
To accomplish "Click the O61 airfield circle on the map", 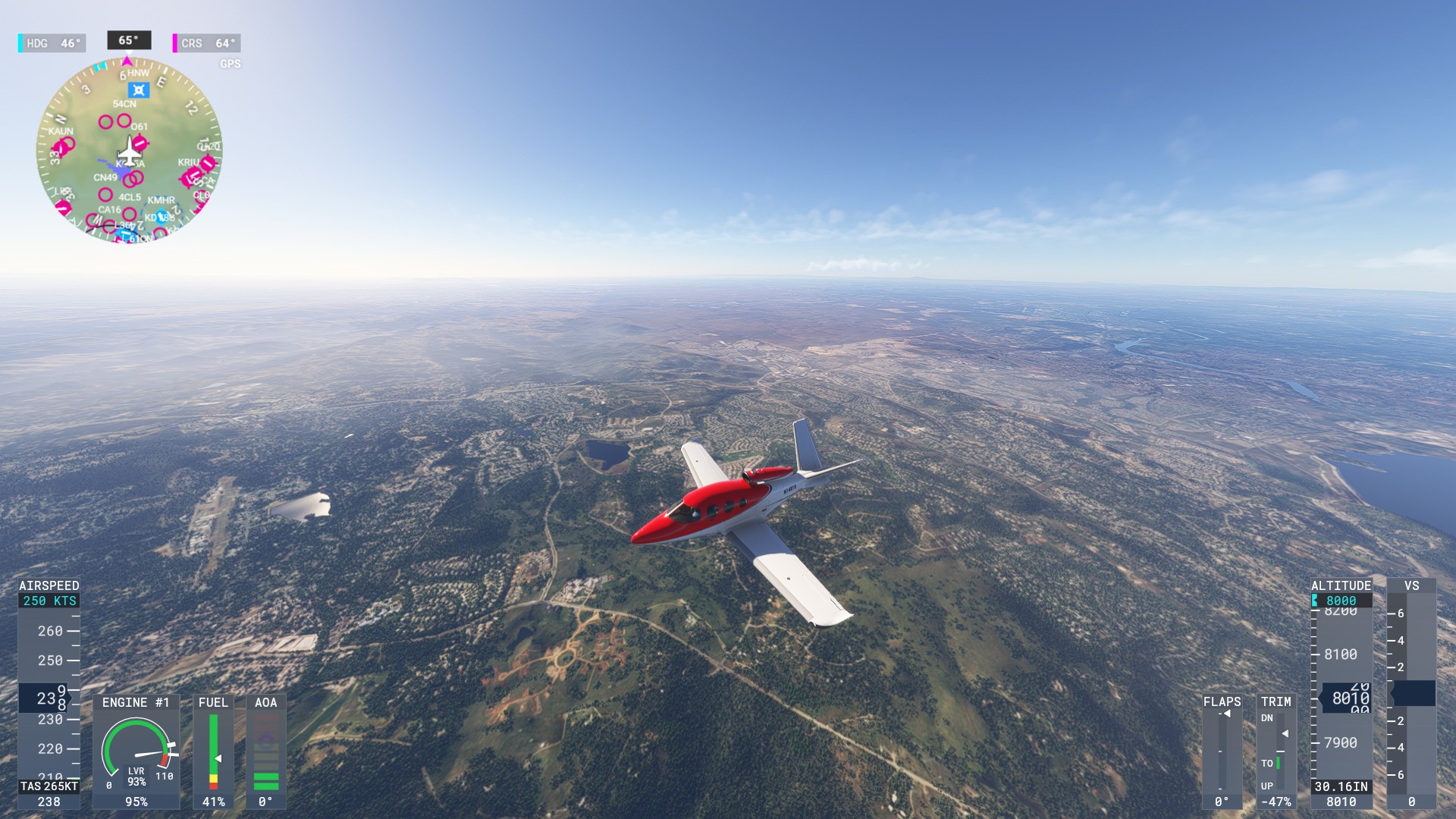I will tap(124, 120).
